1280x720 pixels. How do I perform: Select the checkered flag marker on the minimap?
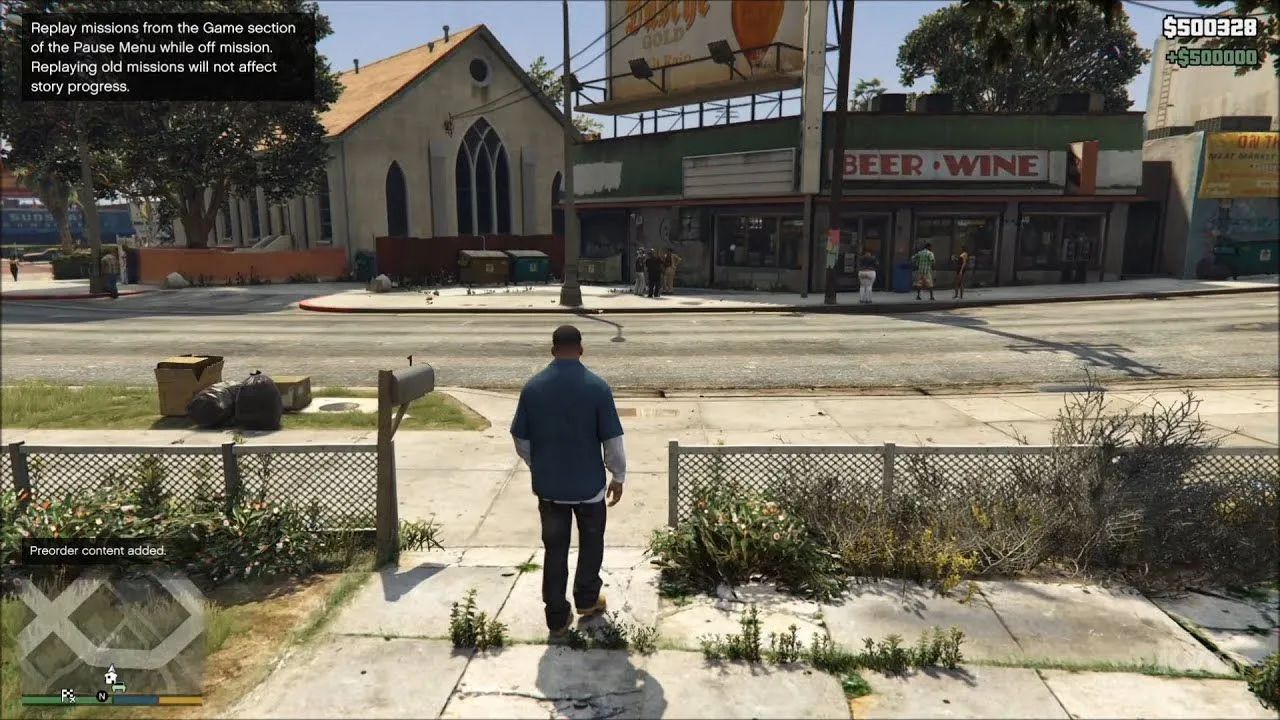pyautogui.click(x=68, y=693)
